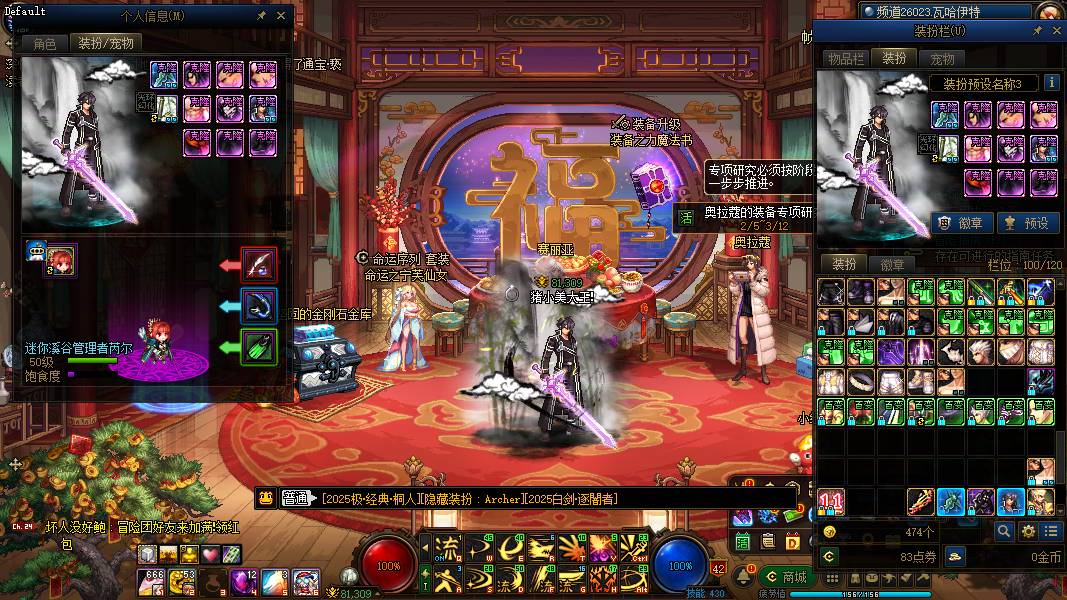Select the red-haired pet portrait slot
Viewport: 1067px width, 600px height.
61,258
